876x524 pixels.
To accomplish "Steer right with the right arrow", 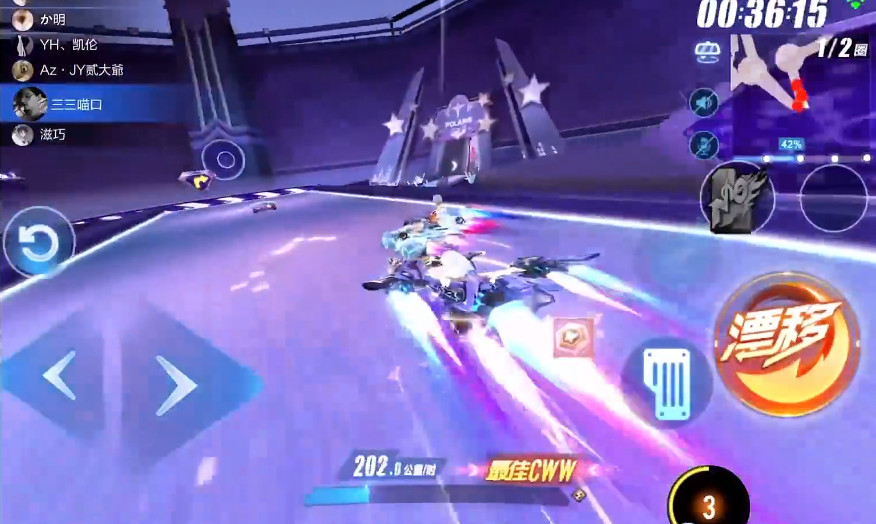I will click(x=176, y=384).
